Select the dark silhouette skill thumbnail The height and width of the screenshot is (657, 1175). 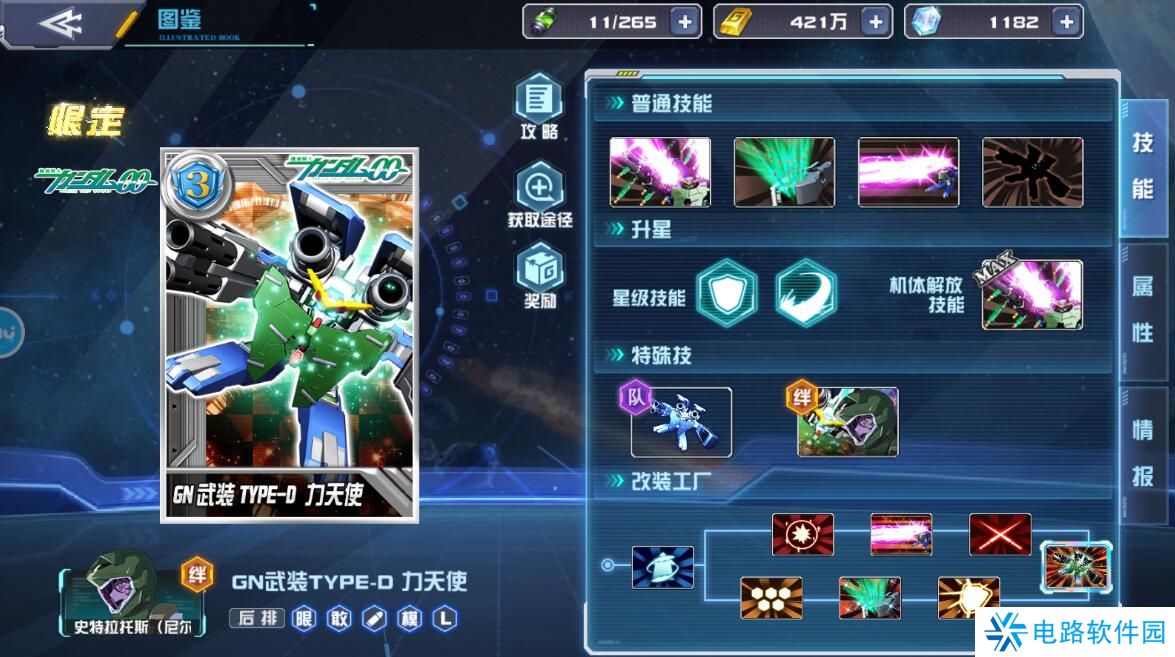click(x=1032, y=172)
